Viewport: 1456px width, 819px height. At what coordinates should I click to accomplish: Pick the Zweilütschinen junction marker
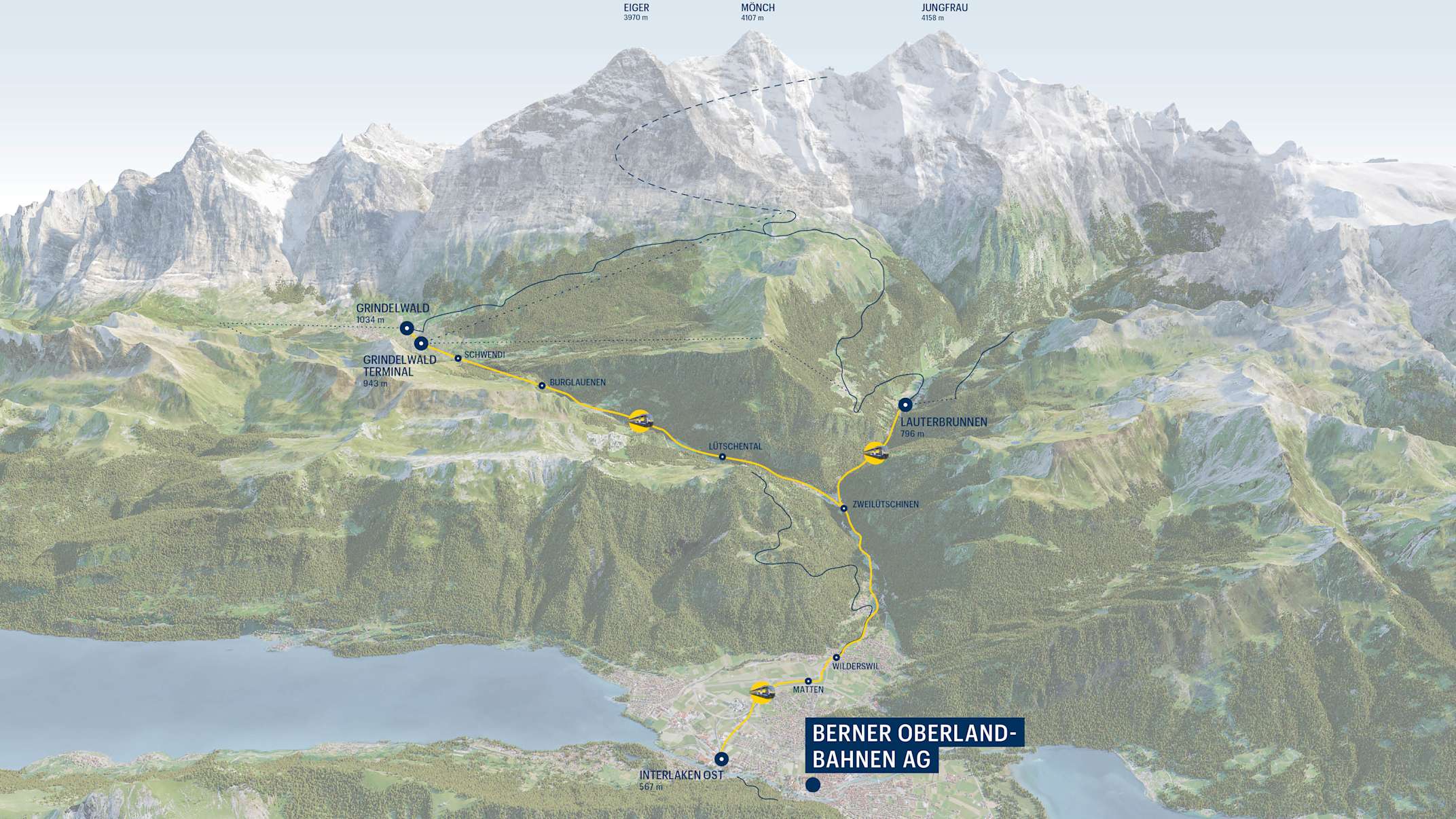coord(843,508)
